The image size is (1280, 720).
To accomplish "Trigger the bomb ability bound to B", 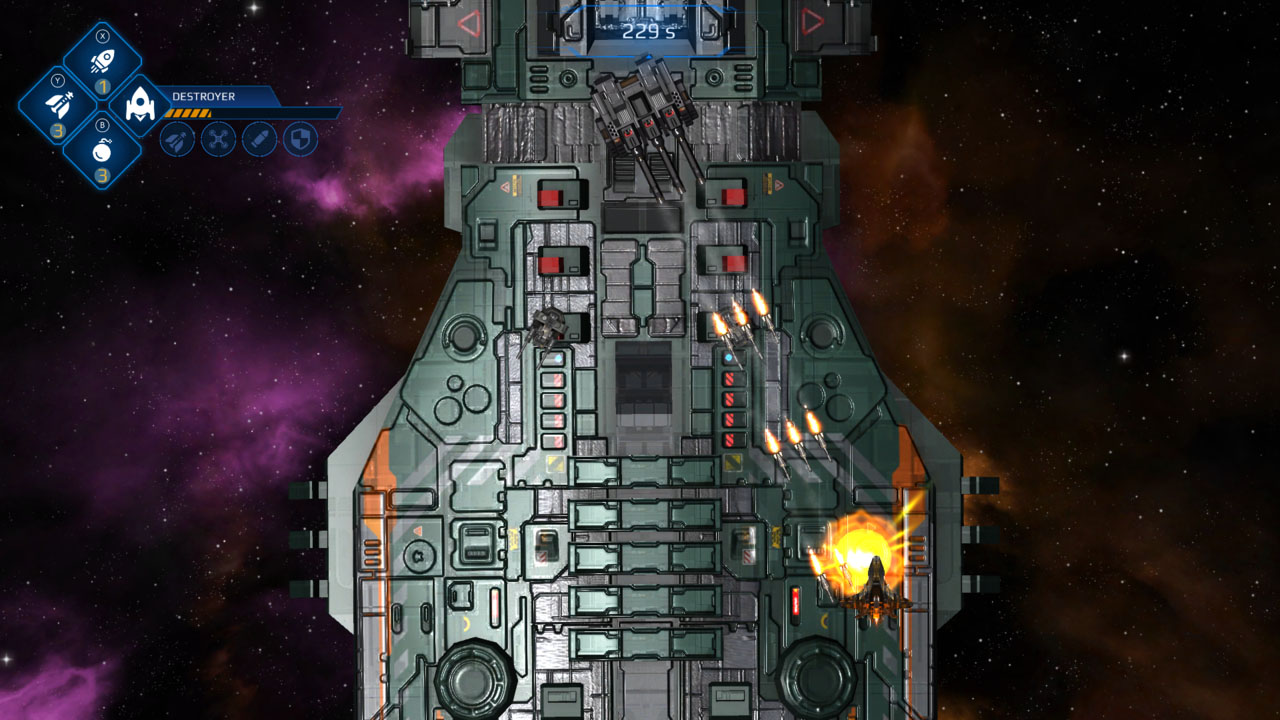I will (x=102, y=154).
